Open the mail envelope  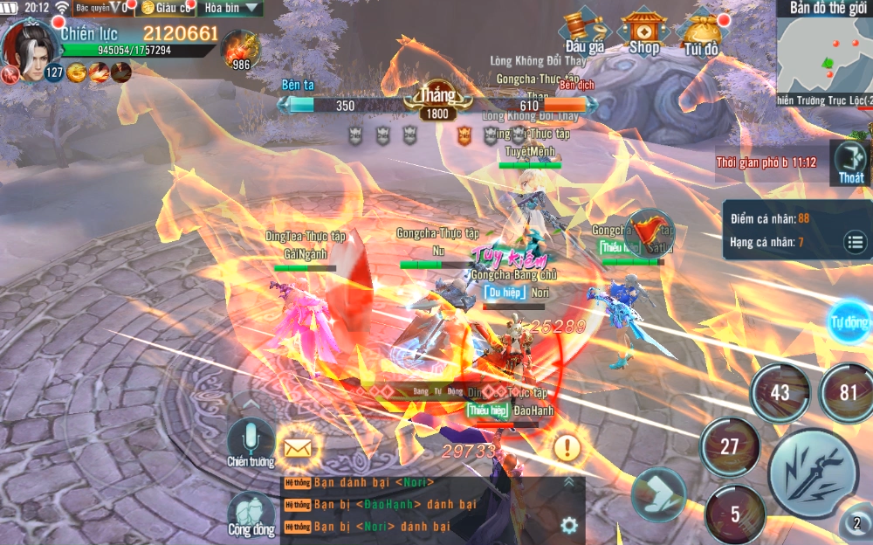click(298, 448)
